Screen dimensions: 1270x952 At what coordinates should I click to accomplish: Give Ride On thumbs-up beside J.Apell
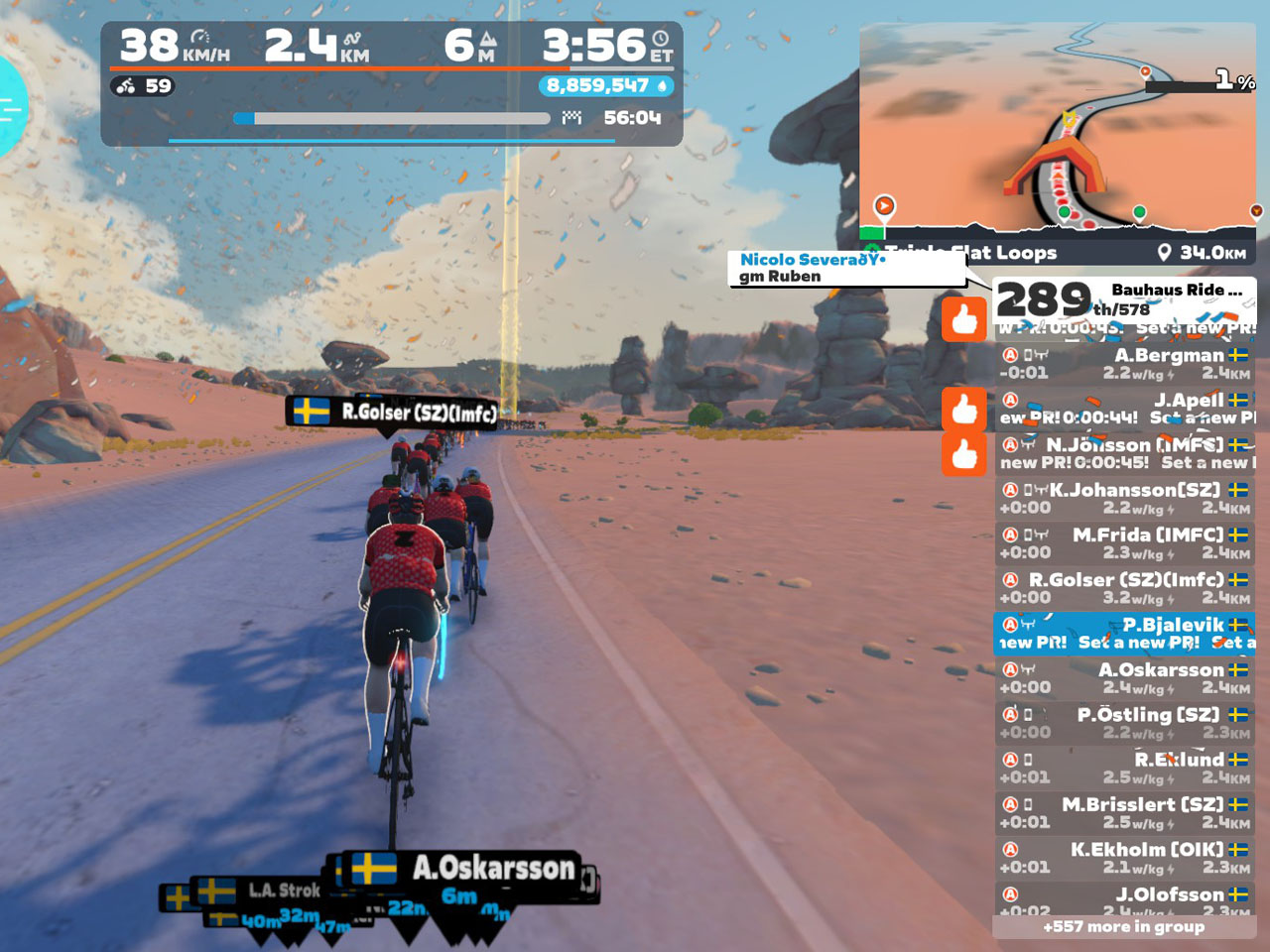tap(964, 409)
